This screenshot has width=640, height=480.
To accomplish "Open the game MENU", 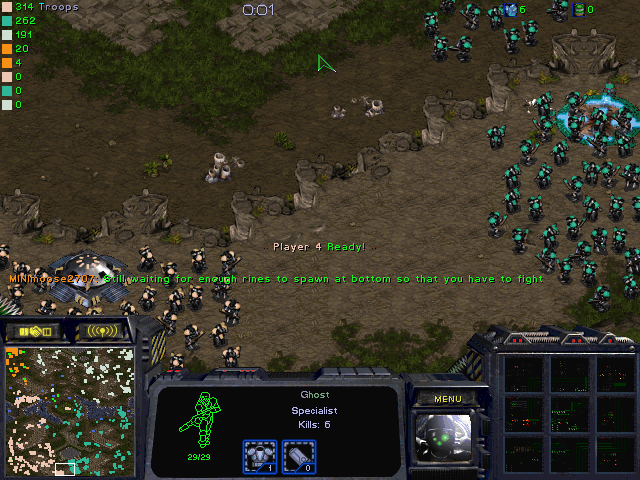I will [x=448, y=399].
